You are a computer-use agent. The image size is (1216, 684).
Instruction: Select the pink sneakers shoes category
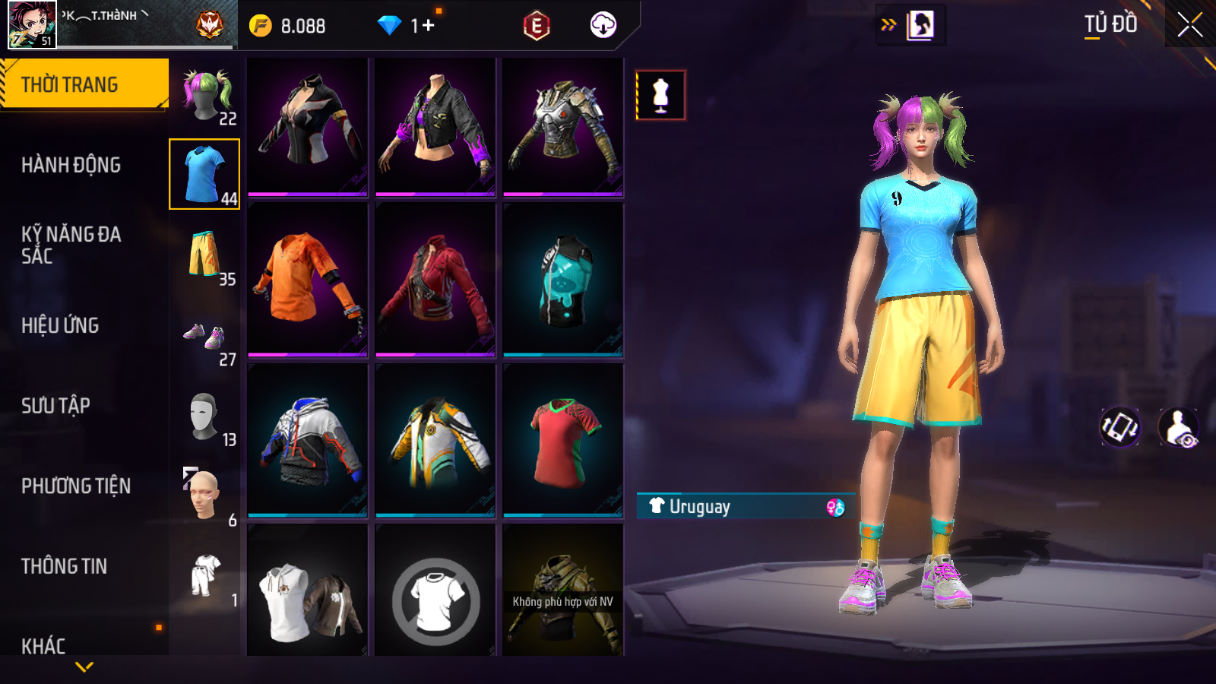(204, 337)
